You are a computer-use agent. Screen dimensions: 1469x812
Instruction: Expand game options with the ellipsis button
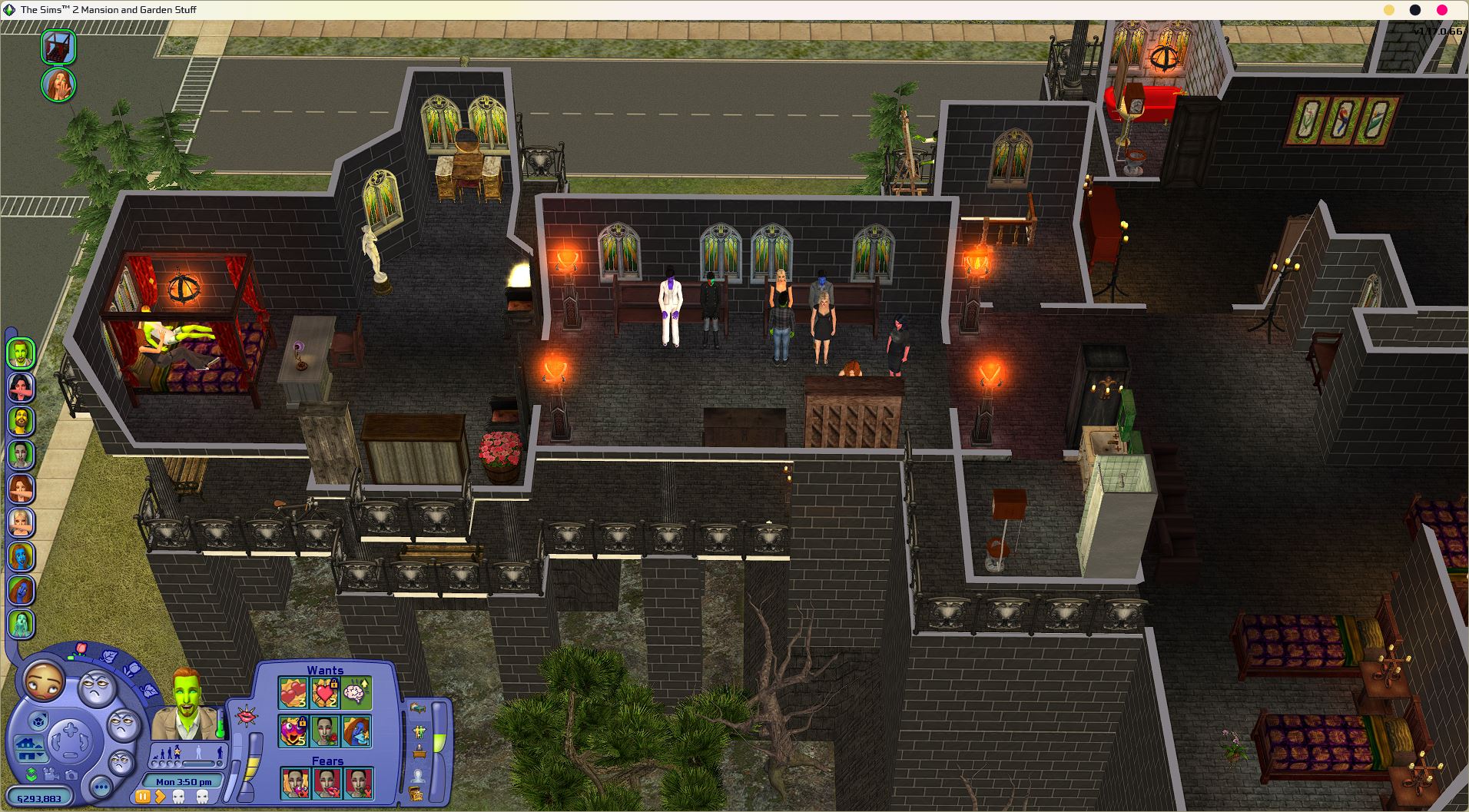click(x=100, y=787)
